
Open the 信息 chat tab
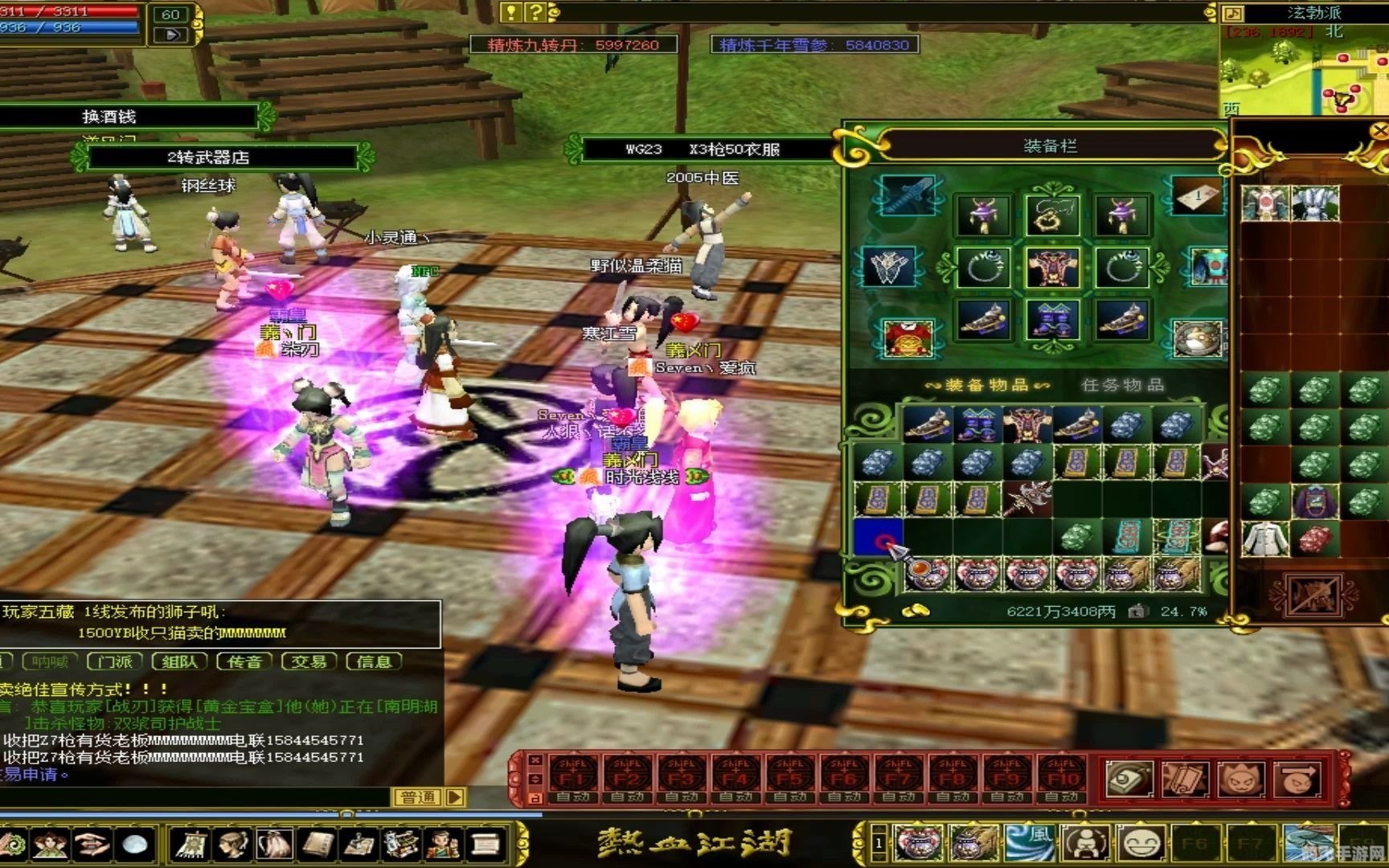click(x=374, y=661)
